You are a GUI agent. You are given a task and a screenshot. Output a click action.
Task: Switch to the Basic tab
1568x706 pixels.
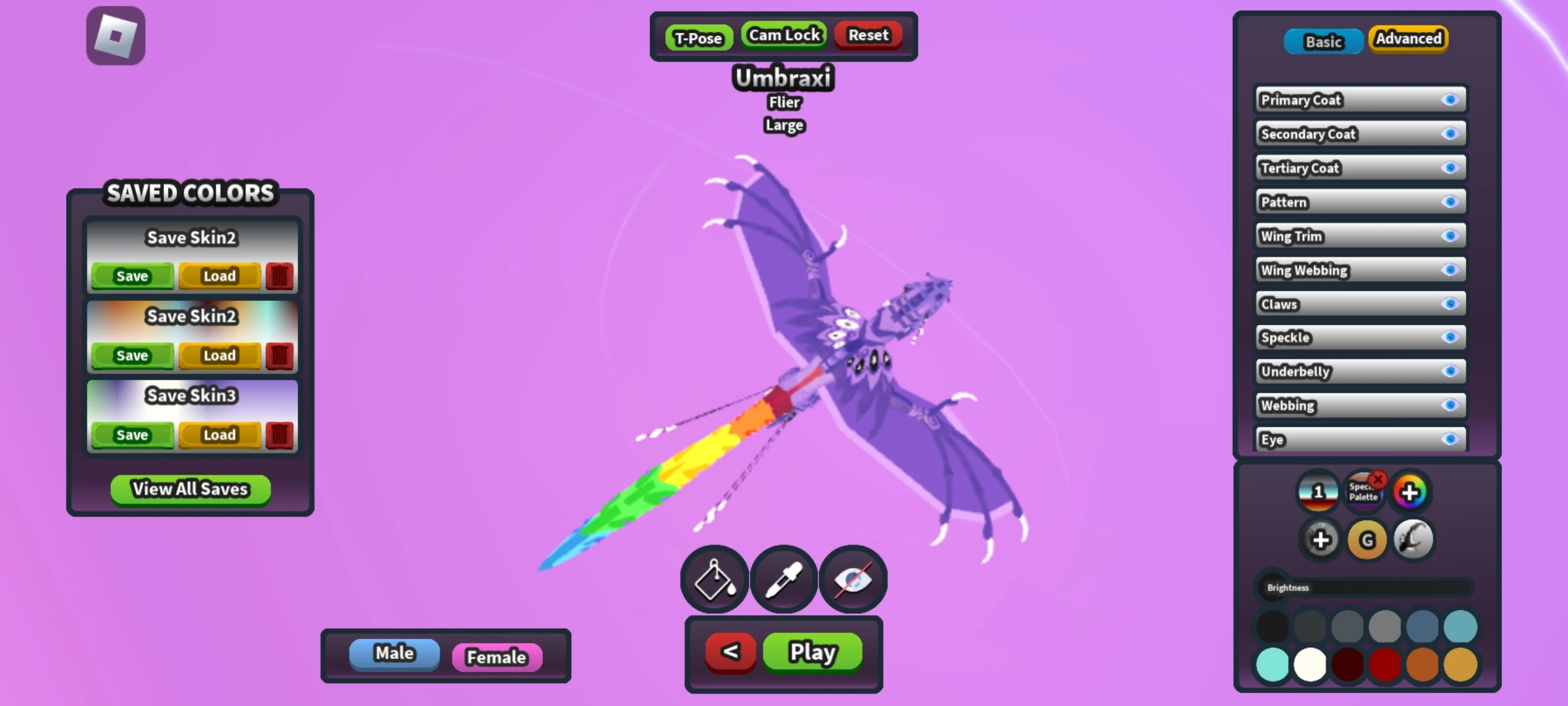(x=1324, y=41)
